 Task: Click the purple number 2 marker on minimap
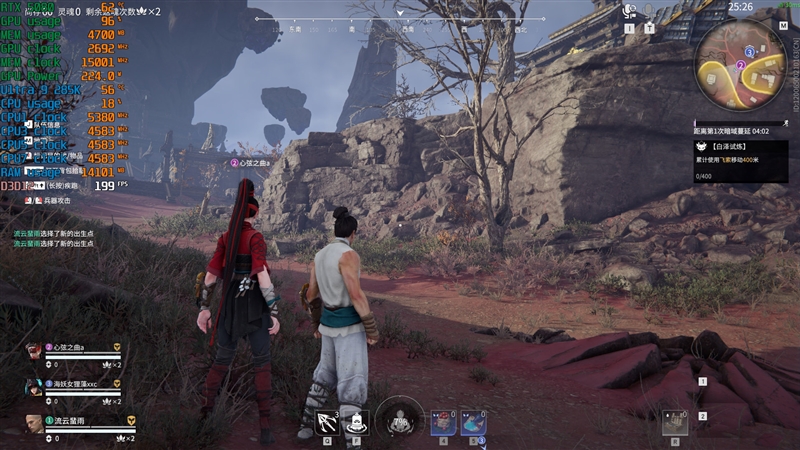tap(740, 66)
